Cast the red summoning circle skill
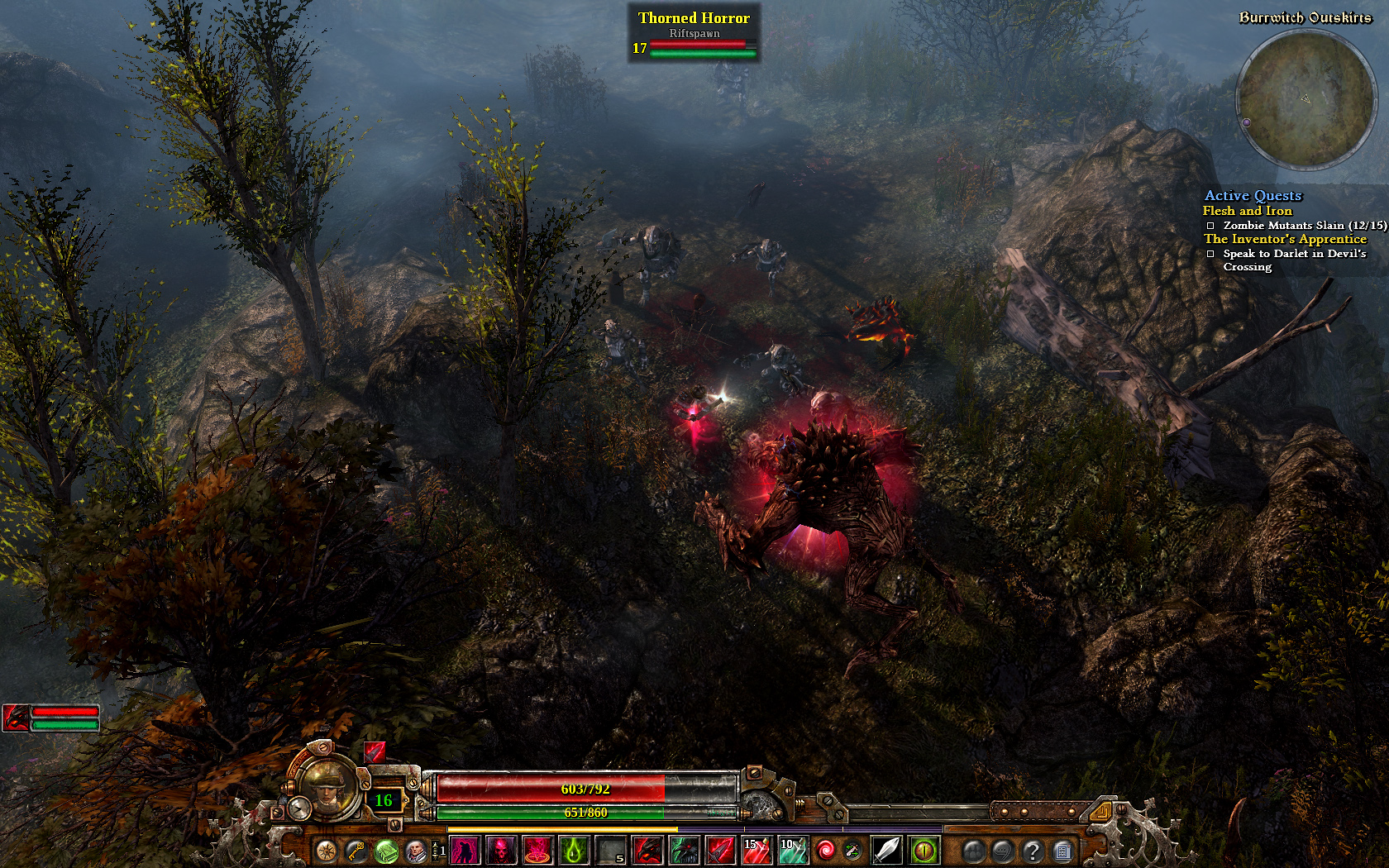 [538, 850]
